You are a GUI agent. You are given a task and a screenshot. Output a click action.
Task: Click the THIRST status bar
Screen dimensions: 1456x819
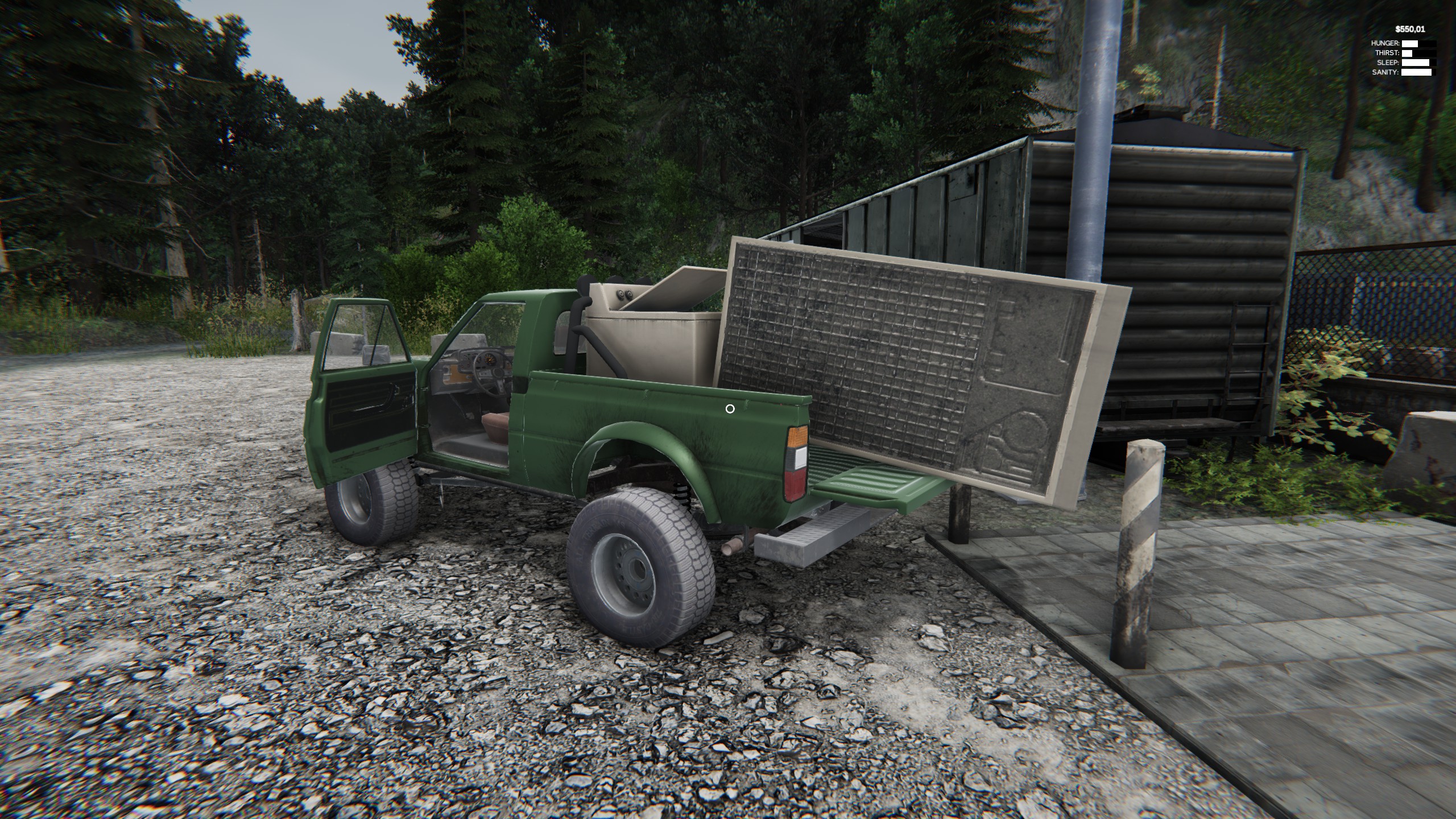[x=1419, y=55]
